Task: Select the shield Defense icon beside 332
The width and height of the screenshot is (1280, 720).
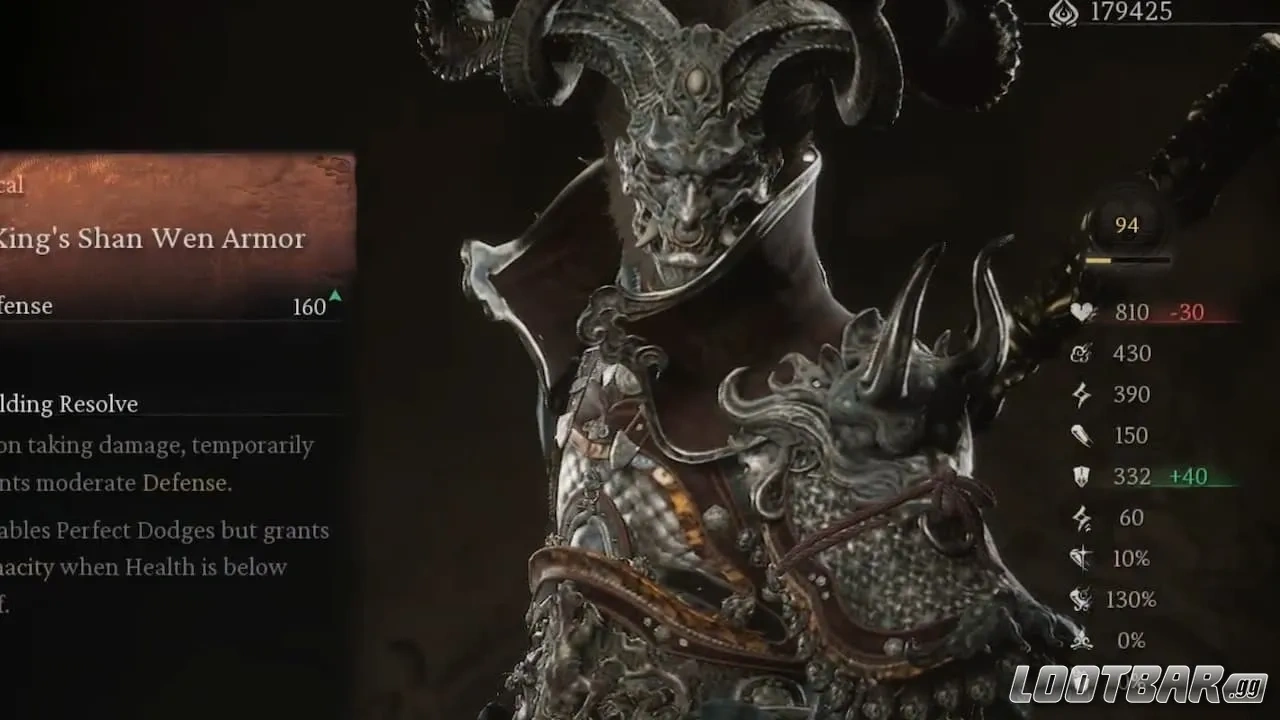Action: (x=1081, y=476)
